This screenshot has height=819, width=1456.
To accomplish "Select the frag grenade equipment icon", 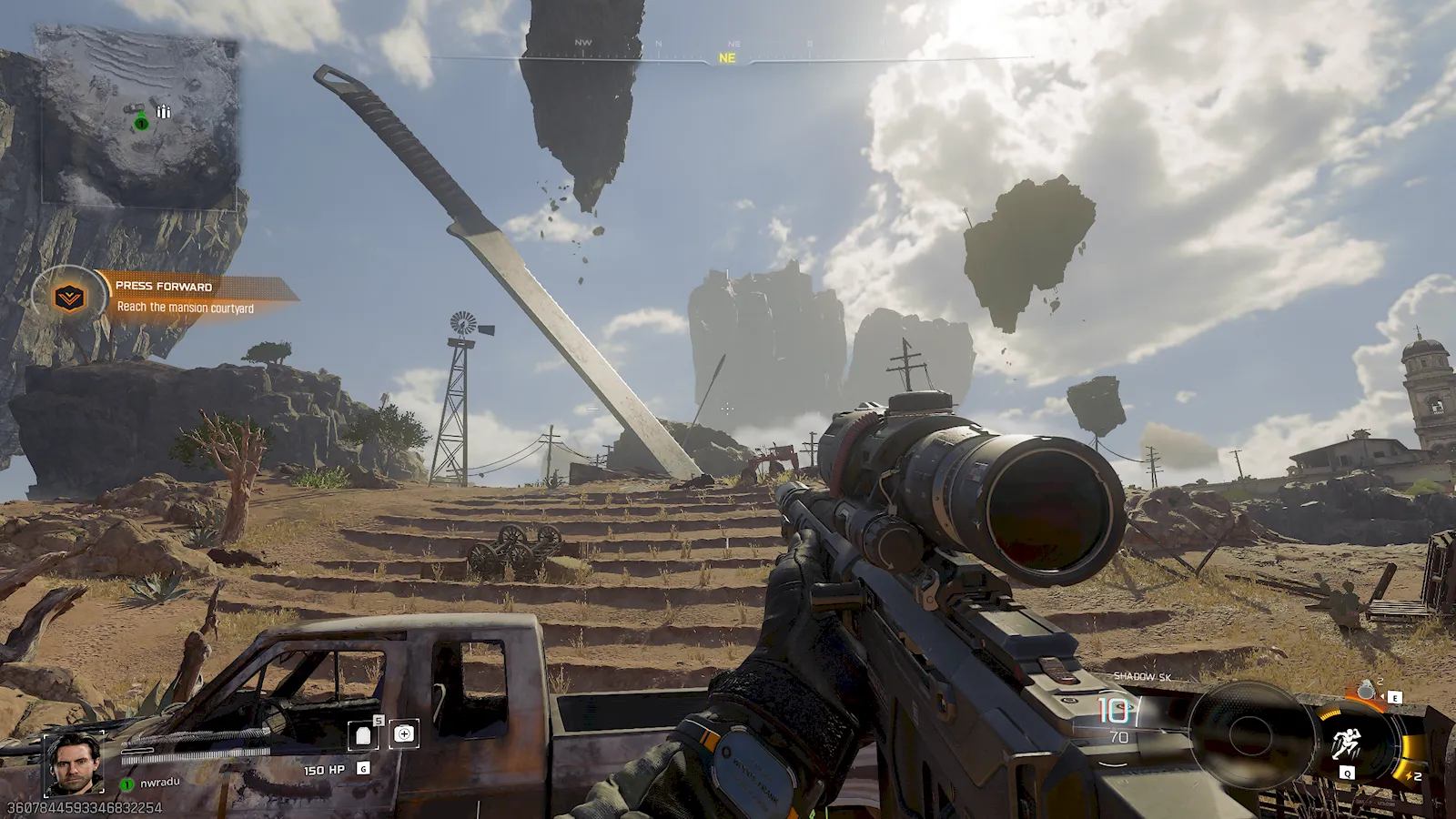I will [1367, 692].
